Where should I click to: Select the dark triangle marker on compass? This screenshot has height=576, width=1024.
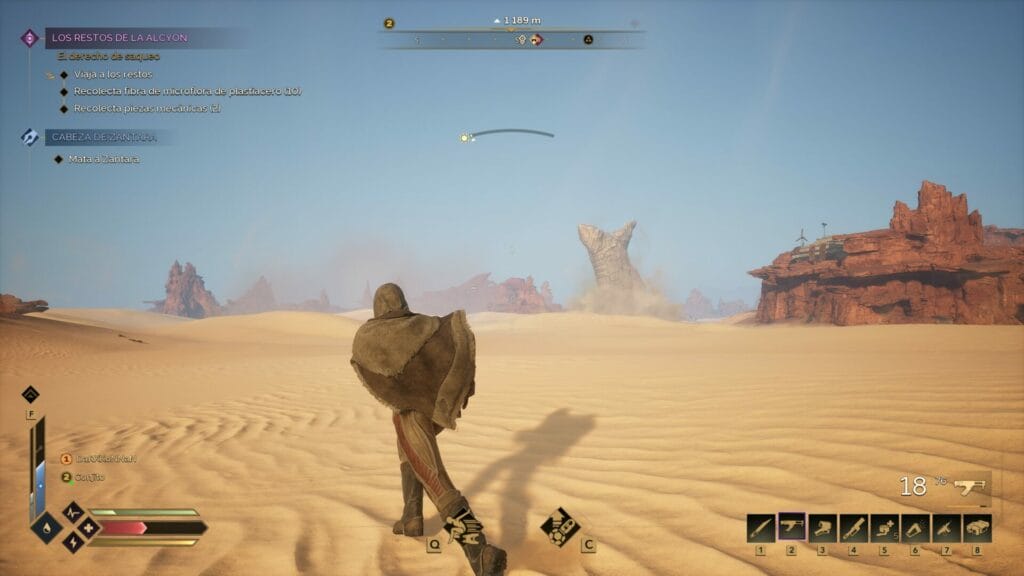pyautogui.click(x=589, y=40)
